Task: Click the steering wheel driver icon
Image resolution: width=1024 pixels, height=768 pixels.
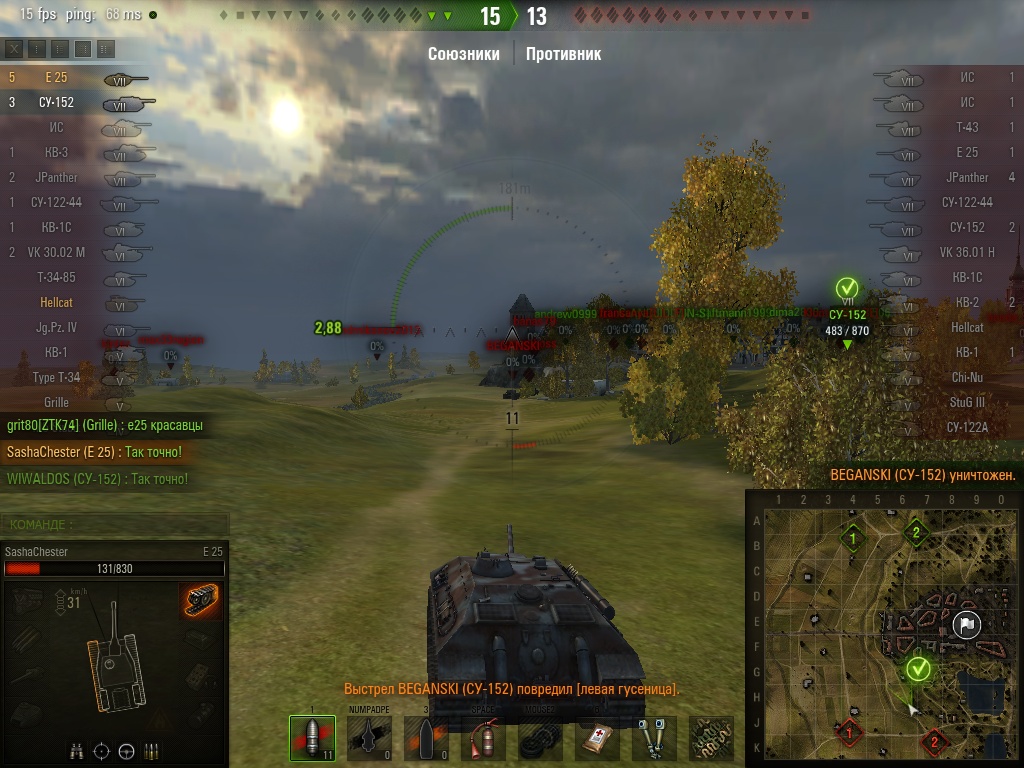Action: pyautogui.click(x=126, y=751)
